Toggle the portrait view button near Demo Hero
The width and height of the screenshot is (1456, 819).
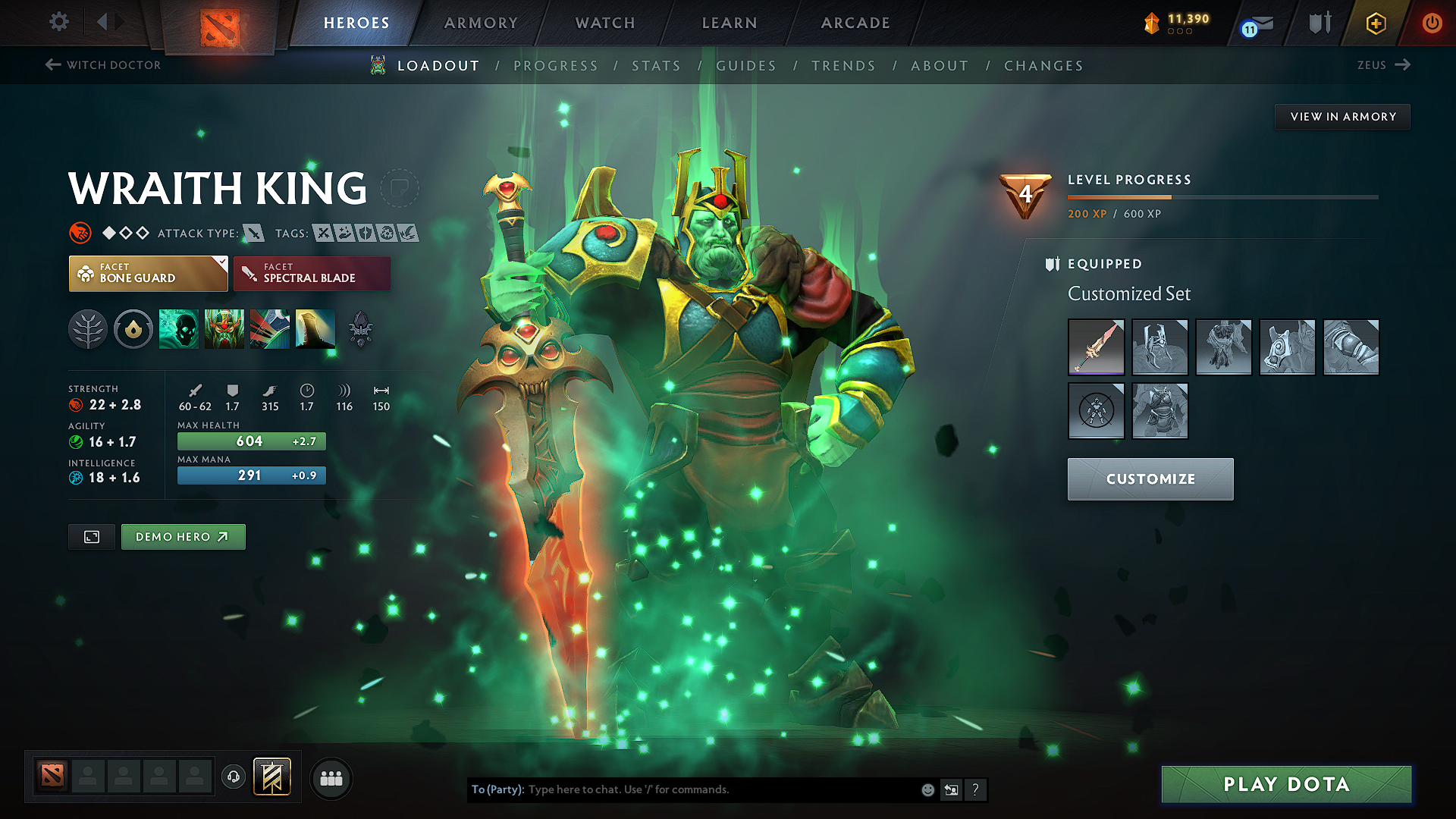tap(91, 536)
